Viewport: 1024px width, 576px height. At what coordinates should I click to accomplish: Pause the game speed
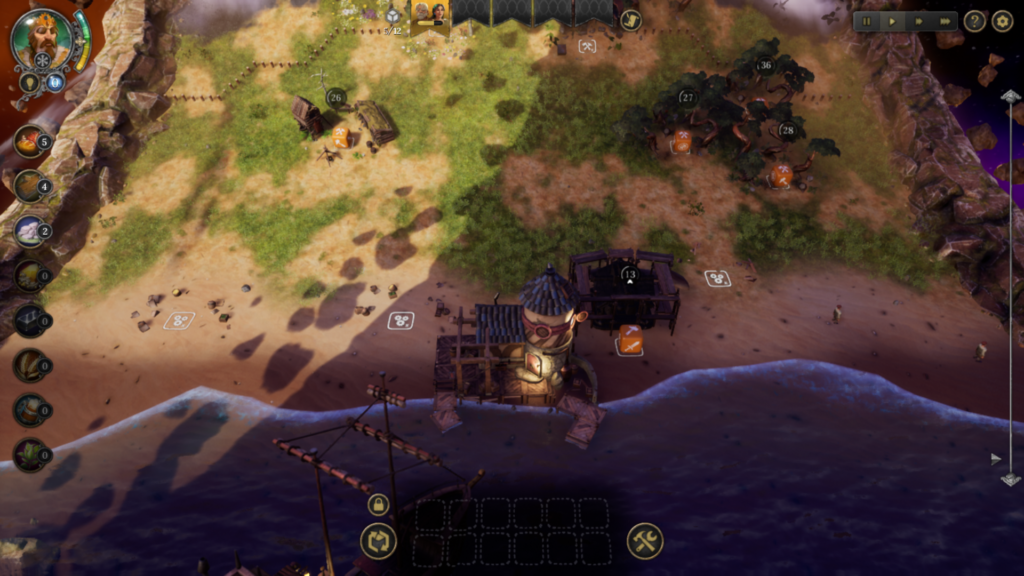click(x=866, y=21)
